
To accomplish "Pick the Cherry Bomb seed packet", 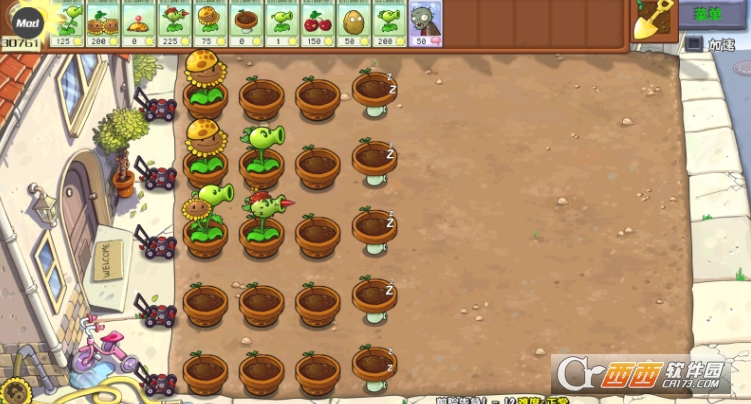I will click(317, 23).
